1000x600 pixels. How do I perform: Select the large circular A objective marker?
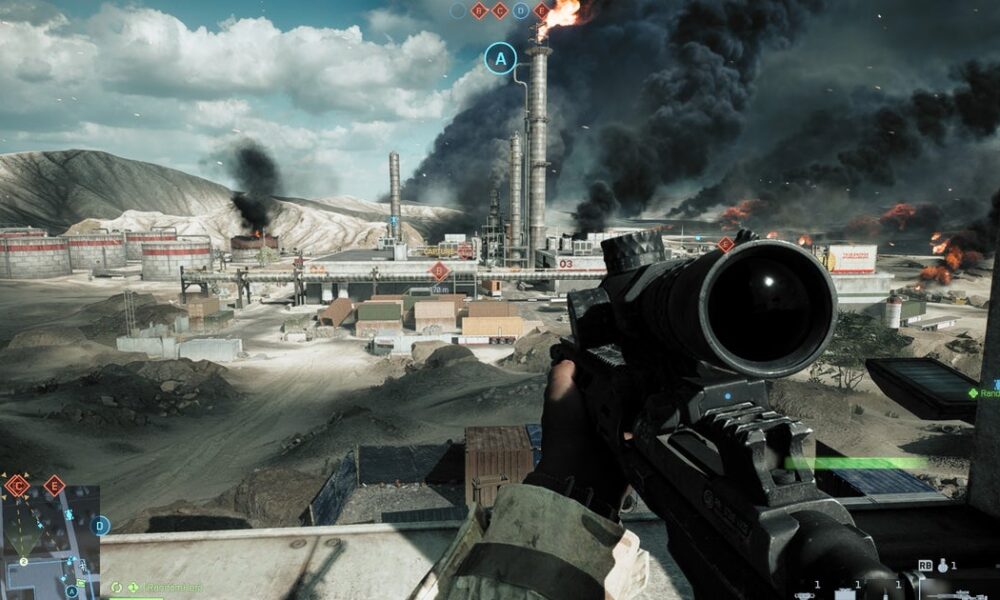500,58
